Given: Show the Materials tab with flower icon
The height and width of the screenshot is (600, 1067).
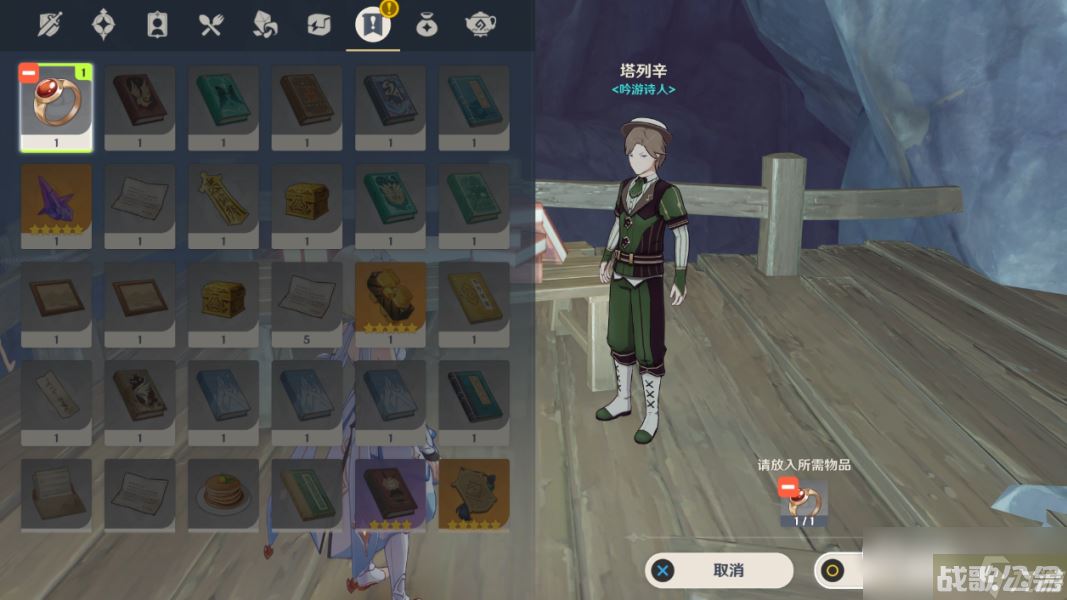Looking at the screenshot, I should (265, 25).
